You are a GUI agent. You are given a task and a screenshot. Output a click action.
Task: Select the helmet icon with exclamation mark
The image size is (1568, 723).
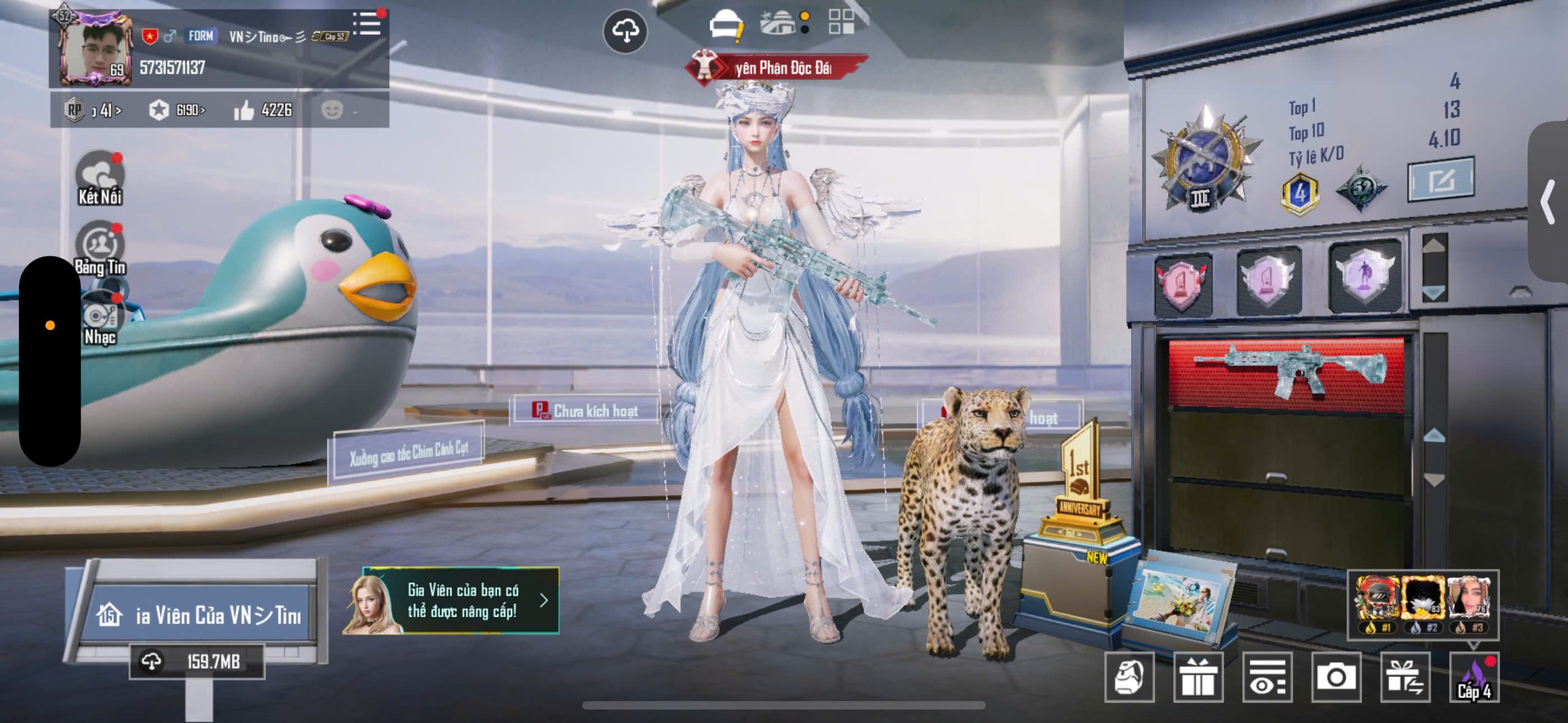coord(726,26)
